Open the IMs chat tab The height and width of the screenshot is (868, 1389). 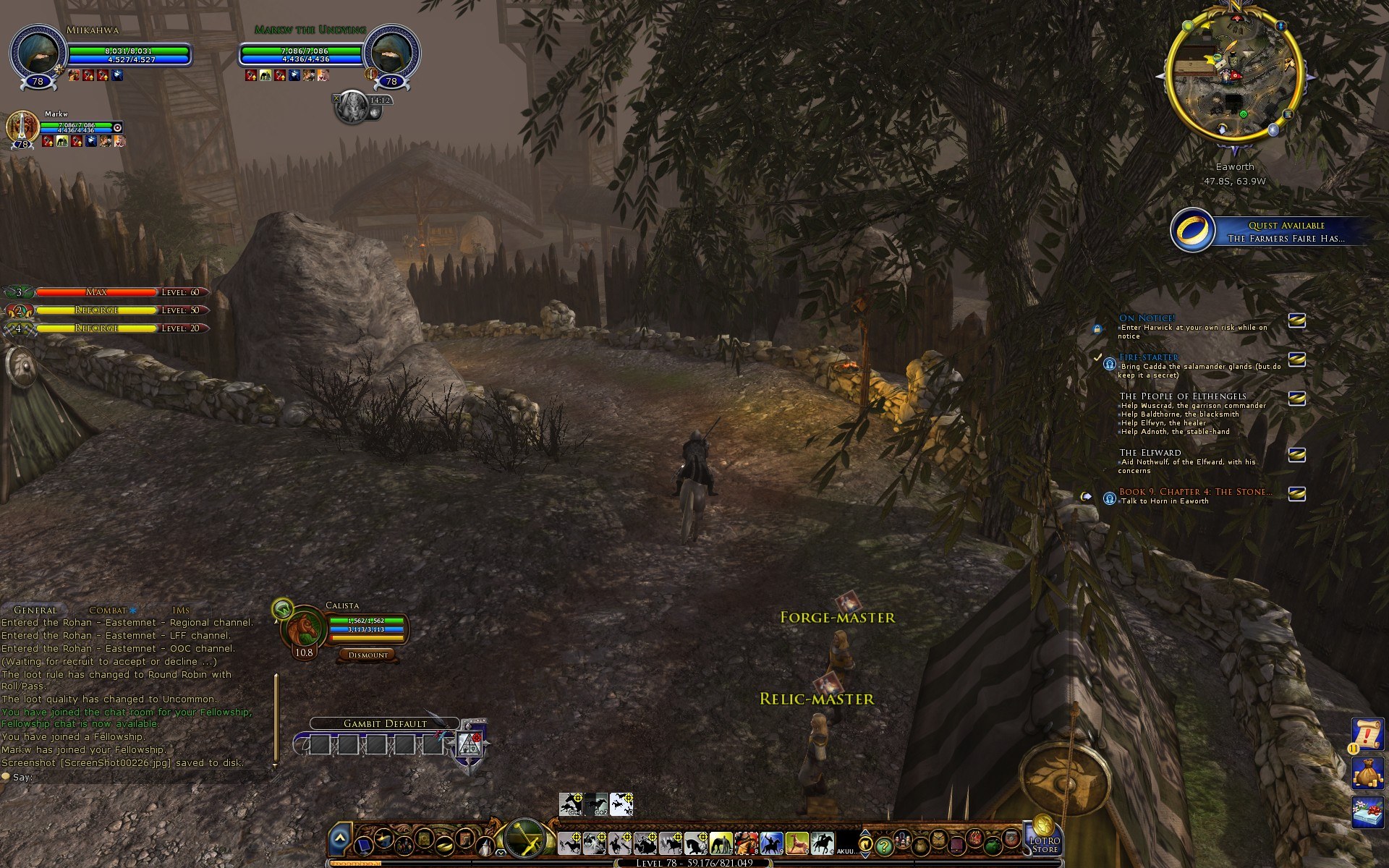(181, 610)
